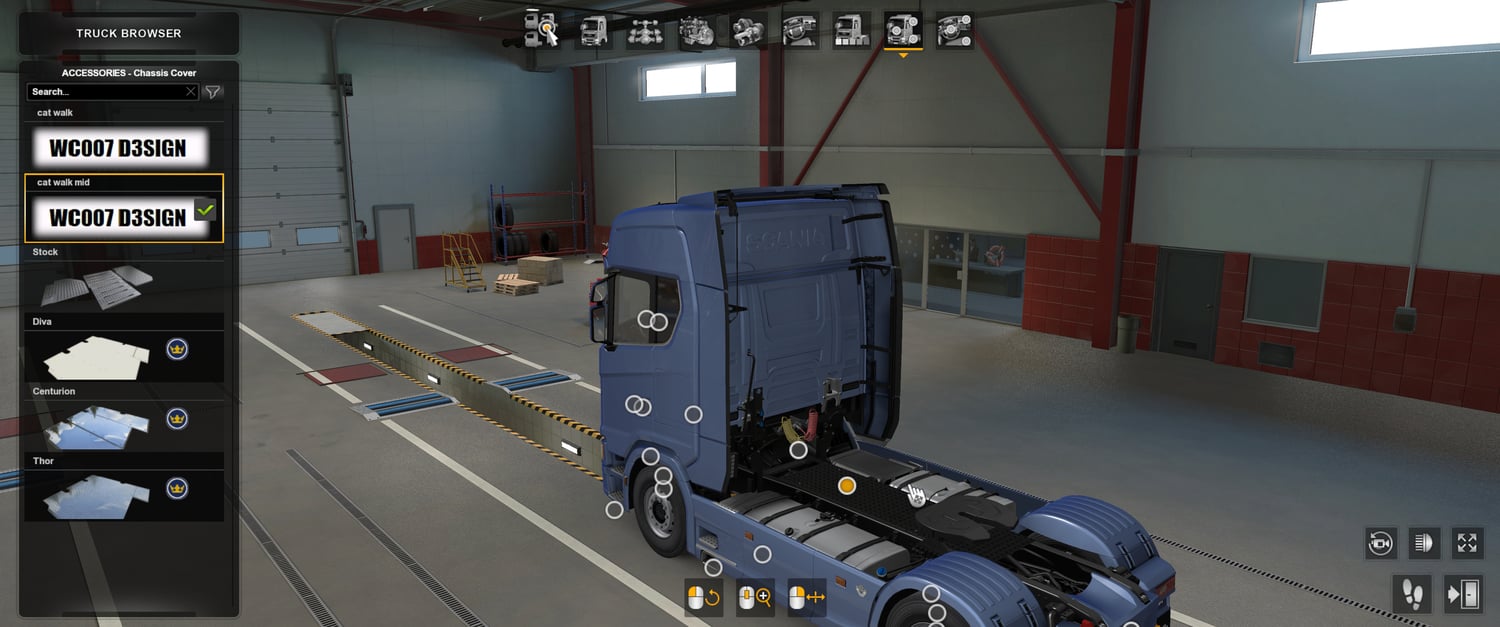Click the chassis cover search field

(105, 92)
